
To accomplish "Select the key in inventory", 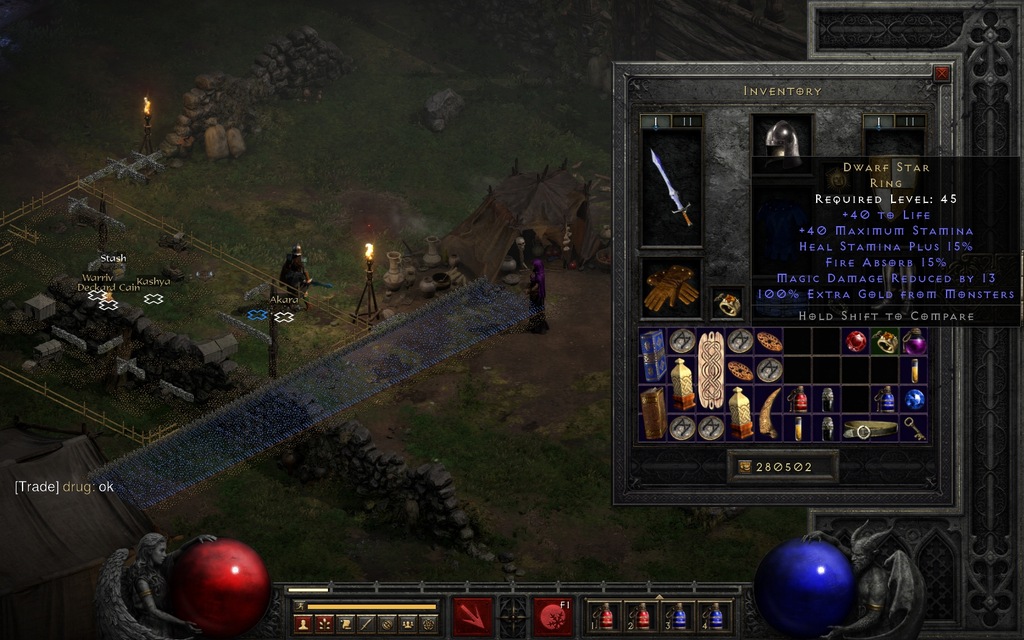I will (914, 428).
